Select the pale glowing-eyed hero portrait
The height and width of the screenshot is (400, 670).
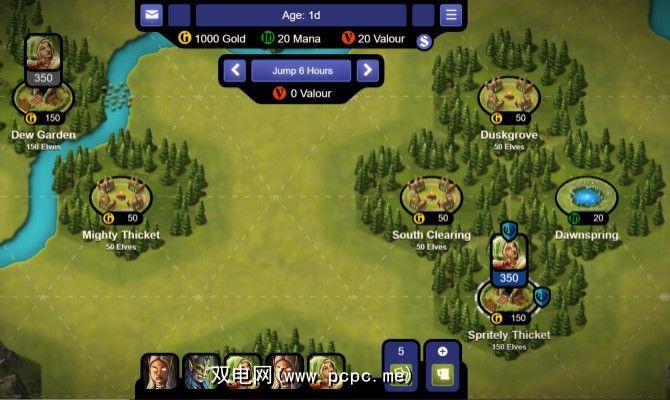coord(160,372)
